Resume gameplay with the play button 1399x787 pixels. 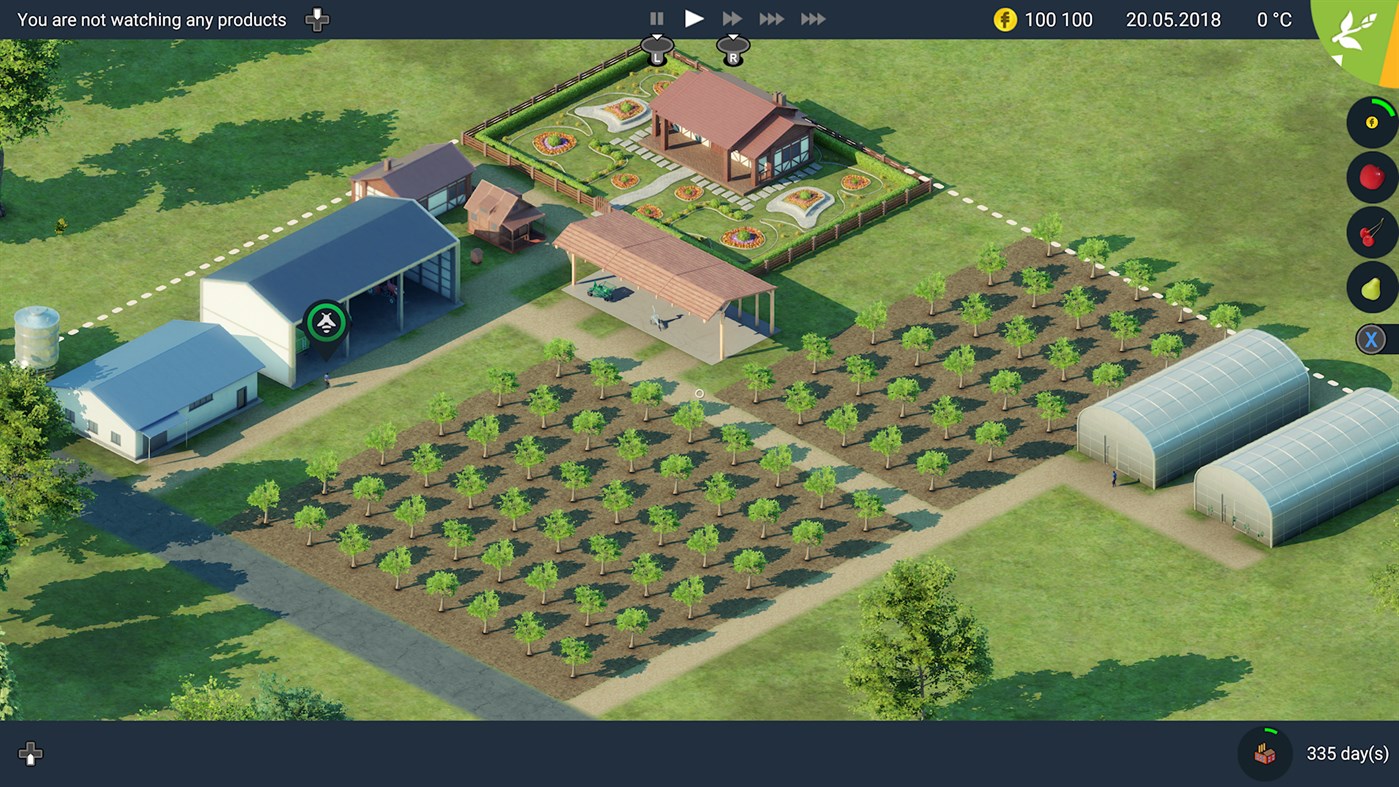pyautogui.click(x=694, y=18)
